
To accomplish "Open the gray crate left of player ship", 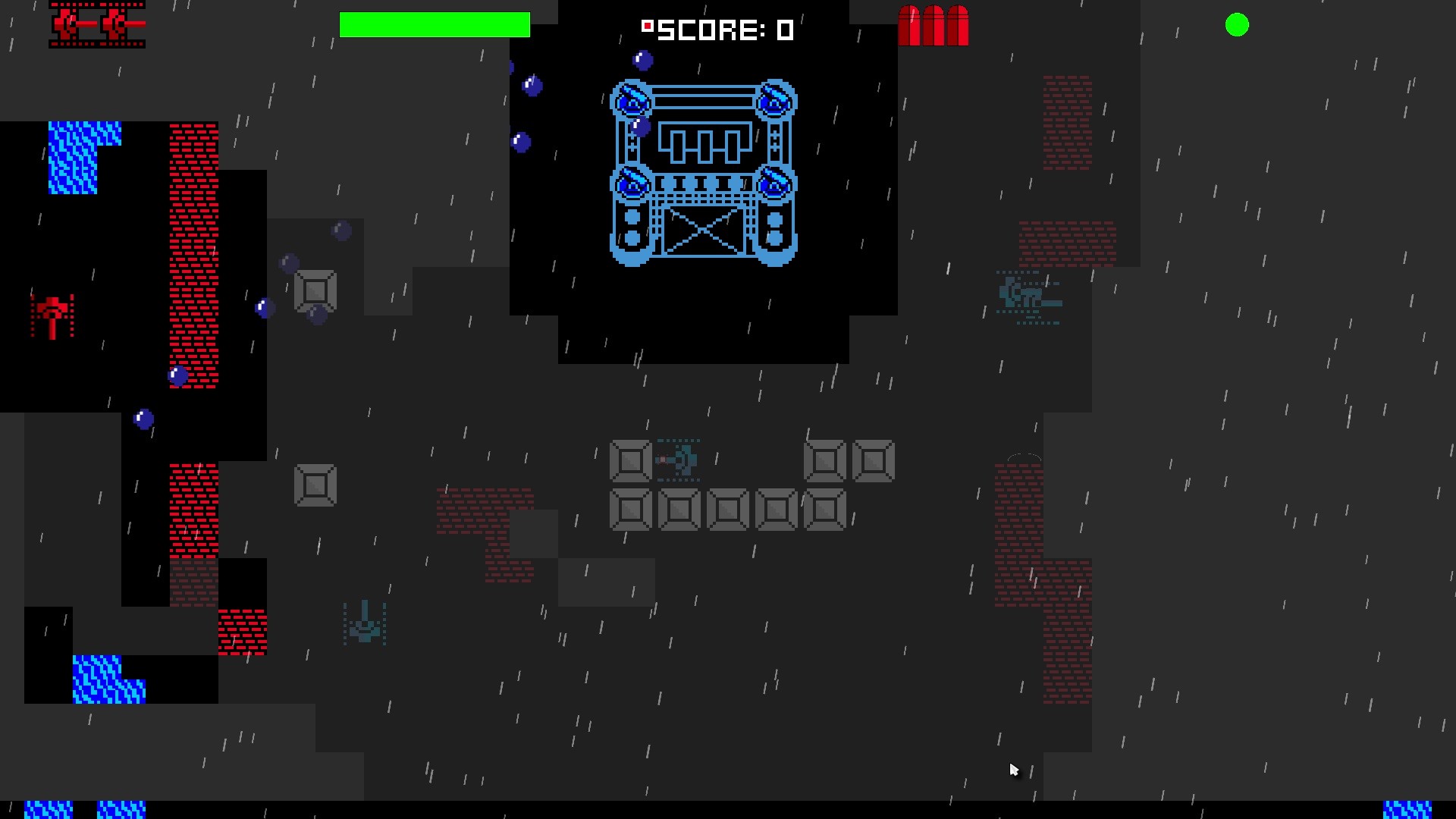I will click(629, 460).
